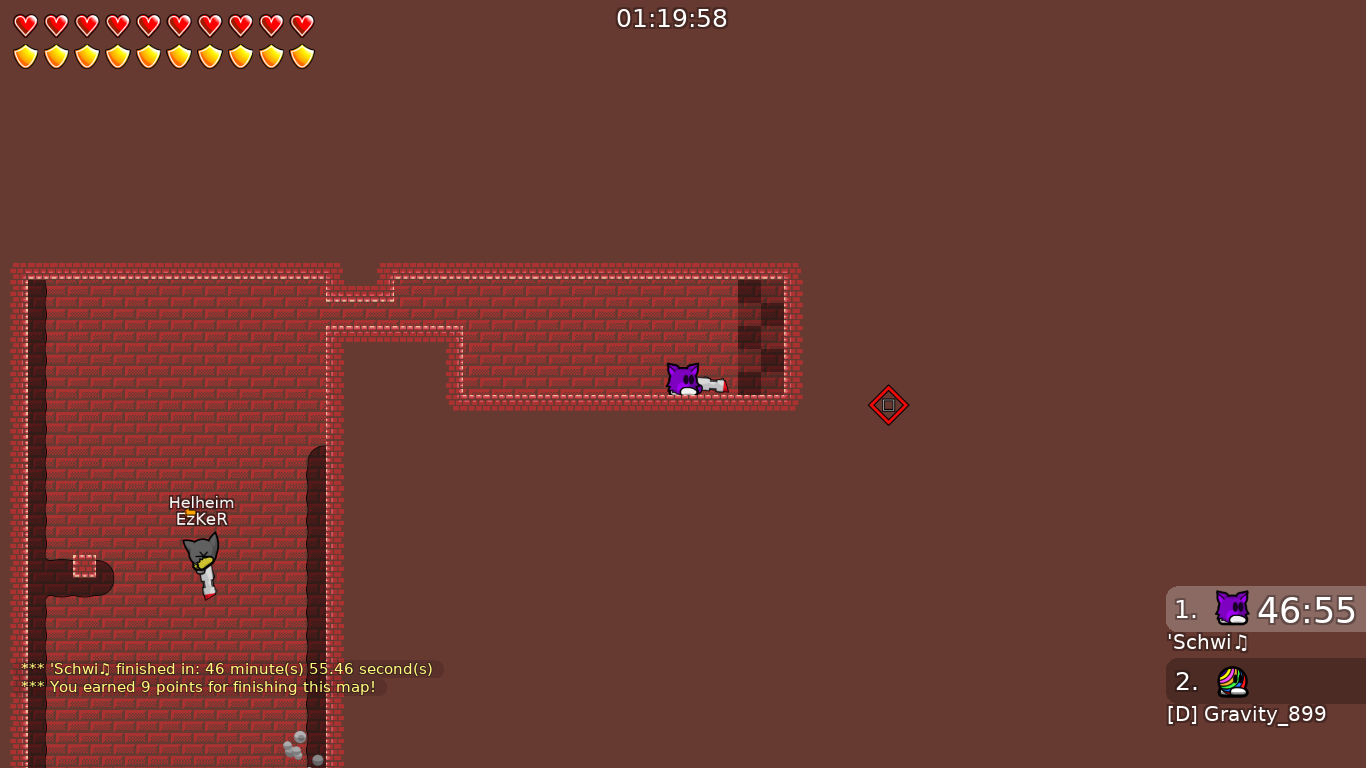Click the fifth shield in the armor row
The image size is (1366, 768).
coord(148,55)
